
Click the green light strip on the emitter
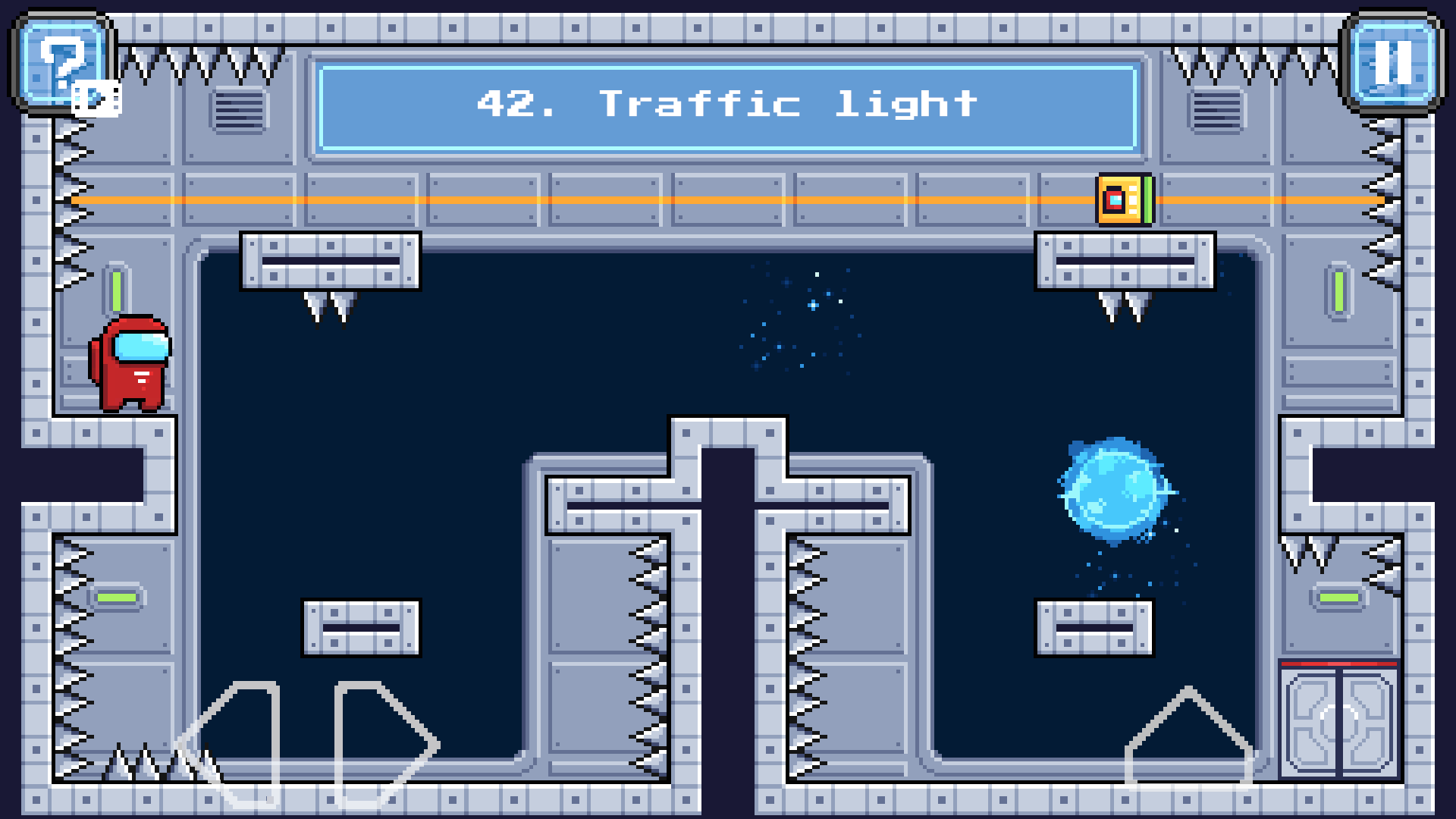tap(1147, 200)
